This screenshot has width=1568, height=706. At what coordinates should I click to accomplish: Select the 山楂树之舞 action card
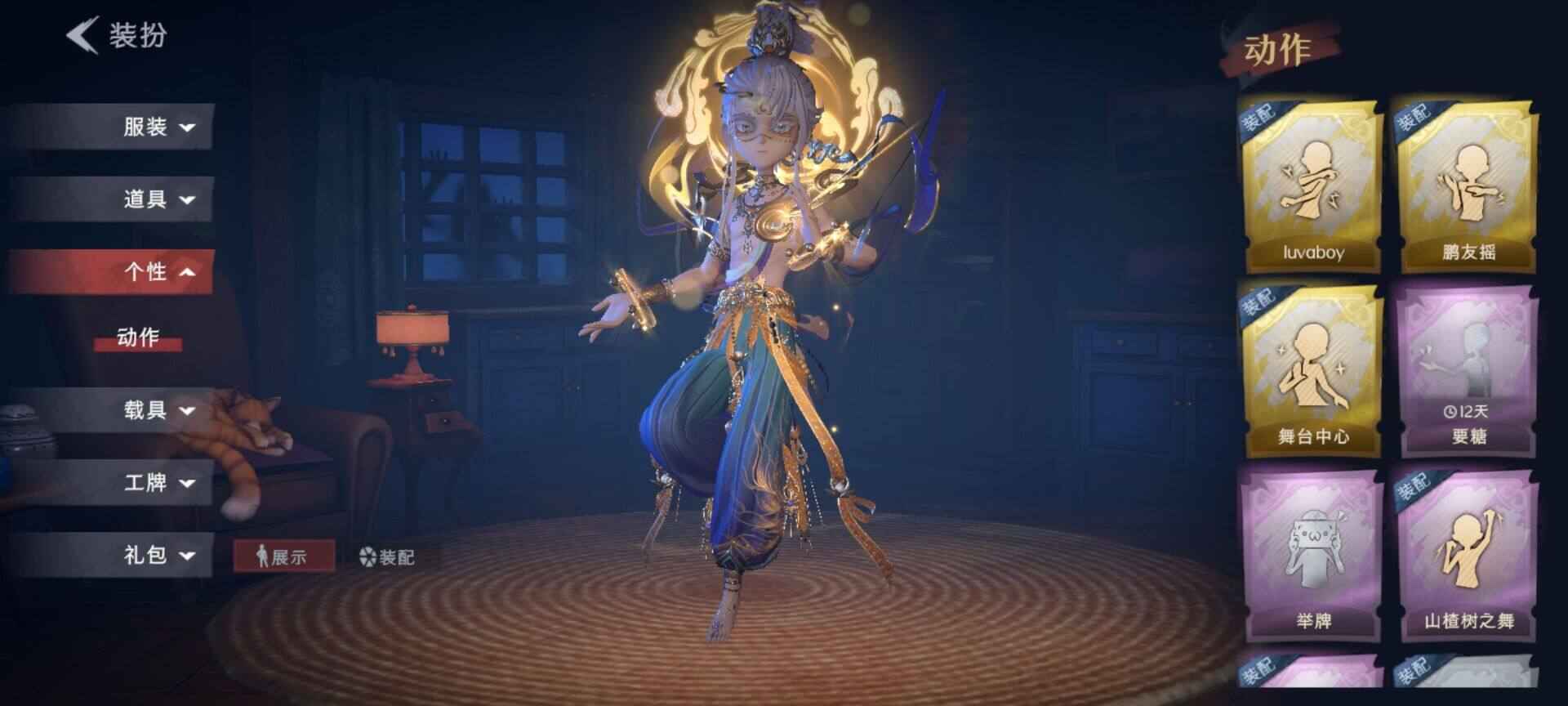(1468, 554)
